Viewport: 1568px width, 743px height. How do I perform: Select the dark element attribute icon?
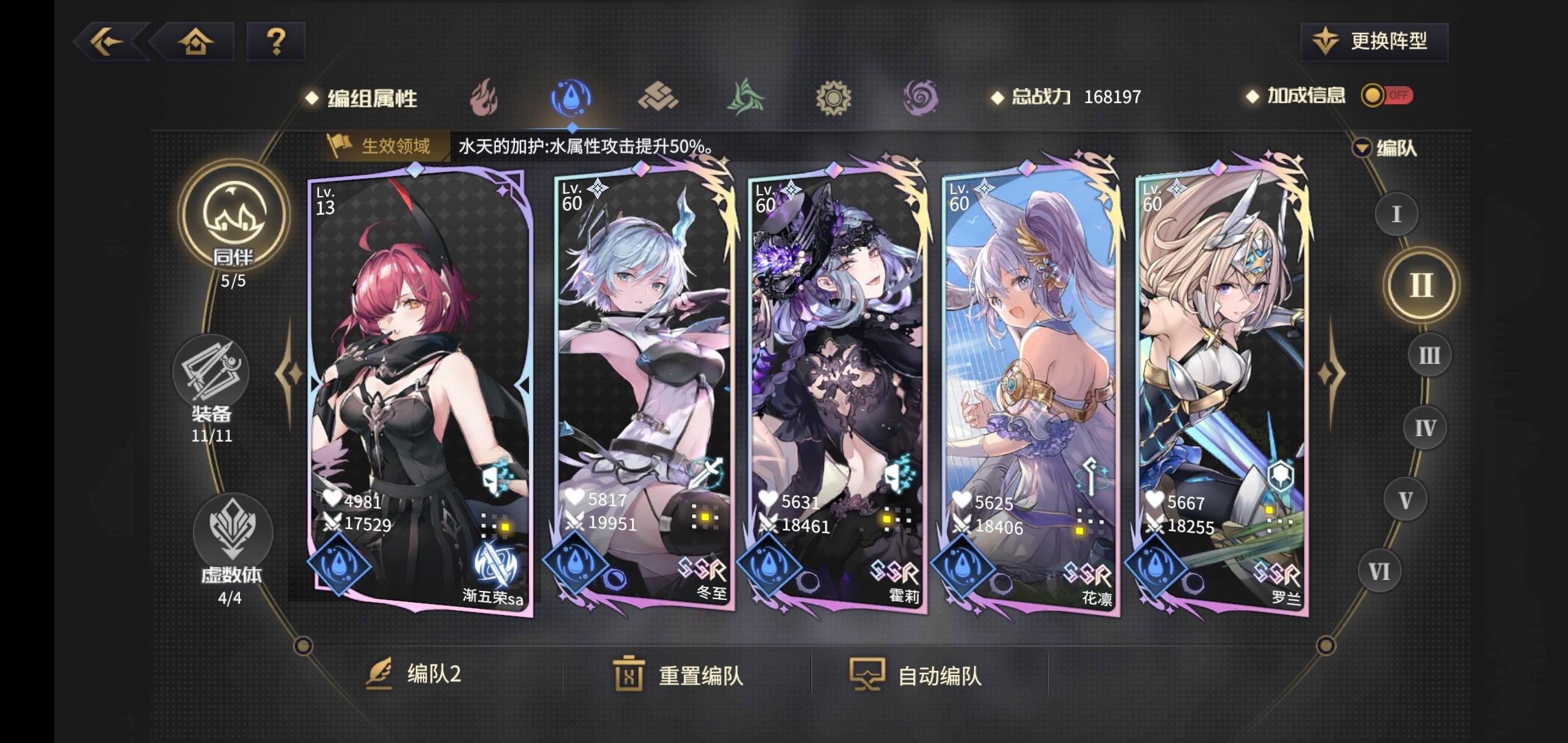(x=922, y=96)
